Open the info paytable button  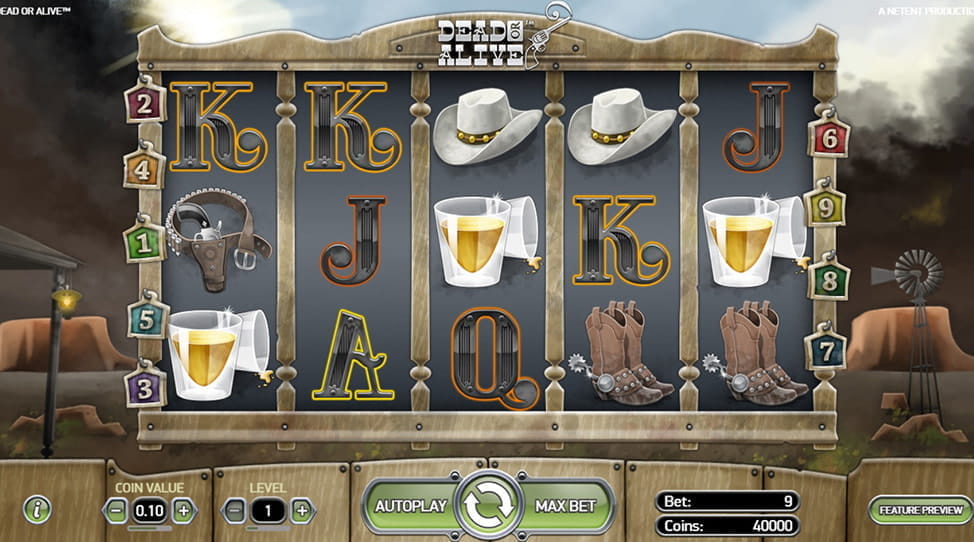(x=37, y=510)
